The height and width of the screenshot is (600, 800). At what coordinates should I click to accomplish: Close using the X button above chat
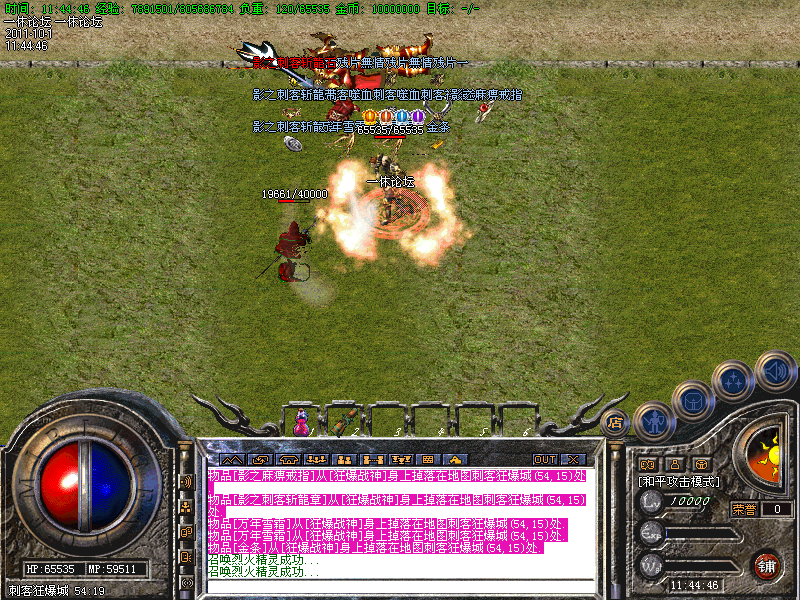click(573, 460)
